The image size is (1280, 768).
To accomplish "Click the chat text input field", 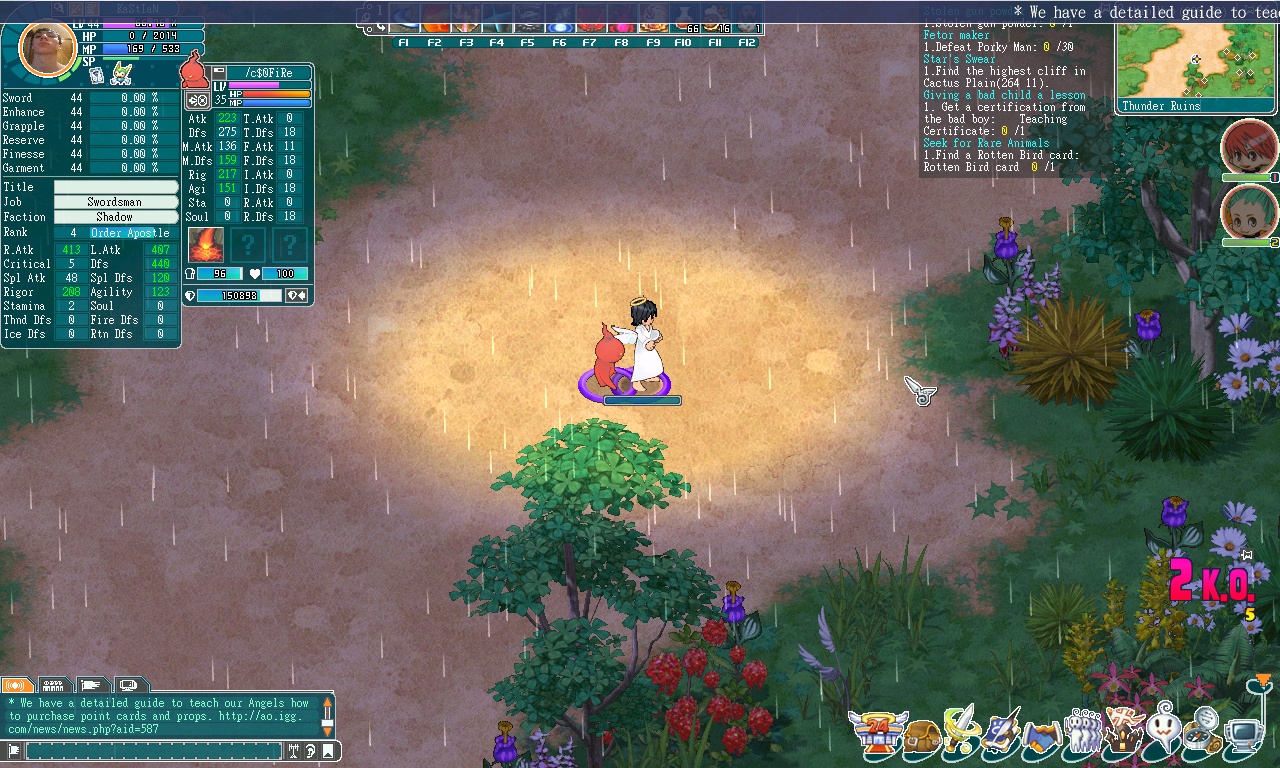I will coord(153,751).
